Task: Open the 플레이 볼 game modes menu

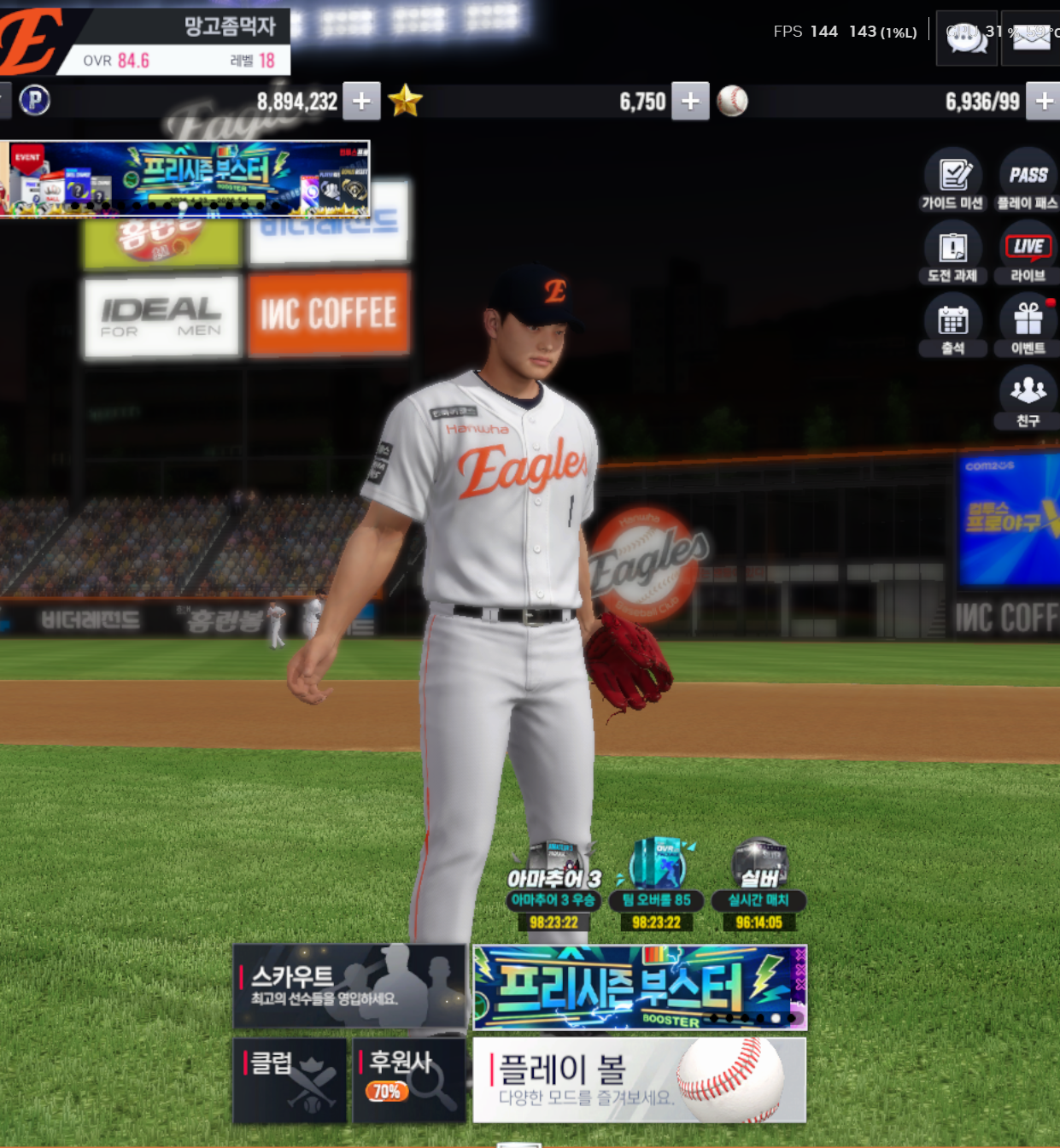Action: point(639,1080)
